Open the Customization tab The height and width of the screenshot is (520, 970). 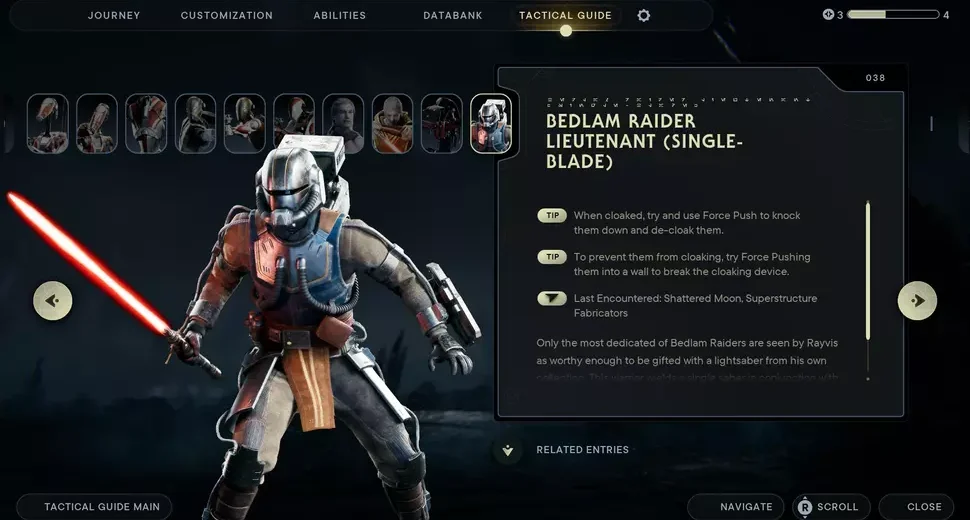tap(226, 16)
